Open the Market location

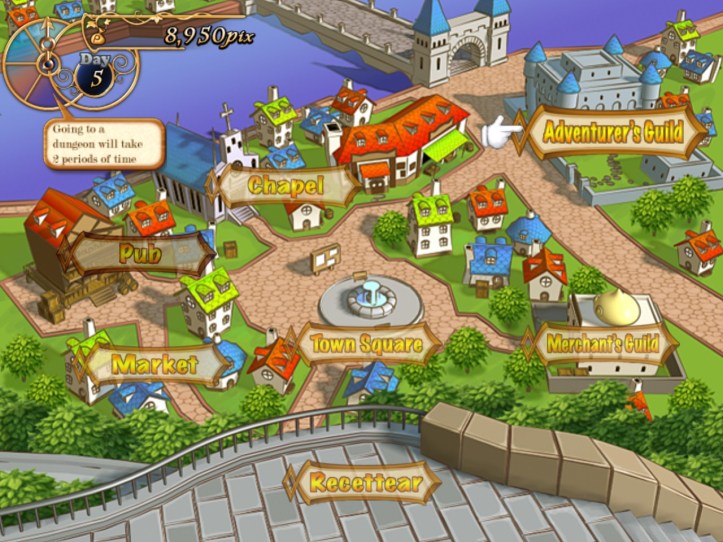click(154, 364)
